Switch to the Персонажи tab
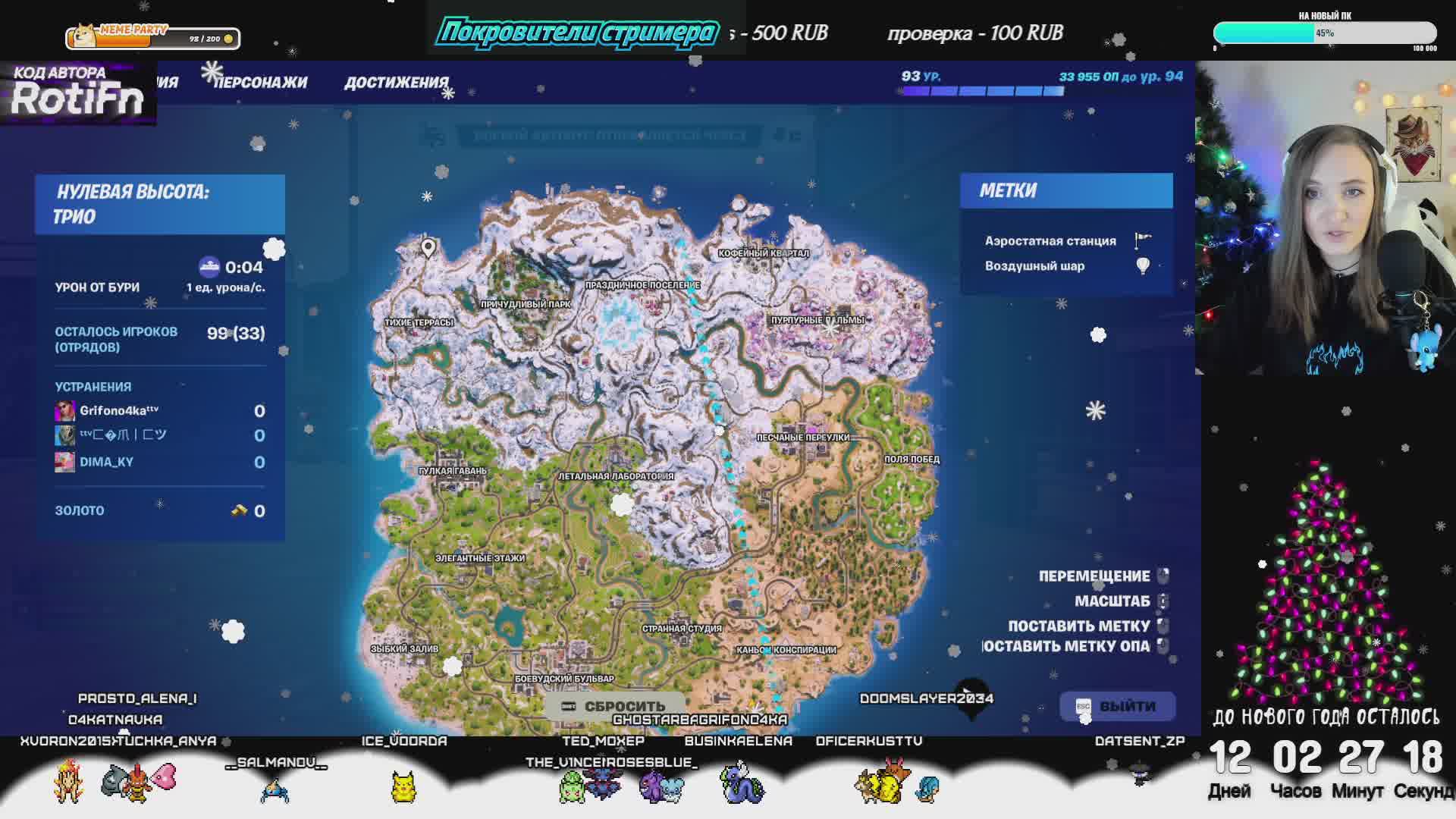The image size is (1456, 819). [x=261, y=82]
